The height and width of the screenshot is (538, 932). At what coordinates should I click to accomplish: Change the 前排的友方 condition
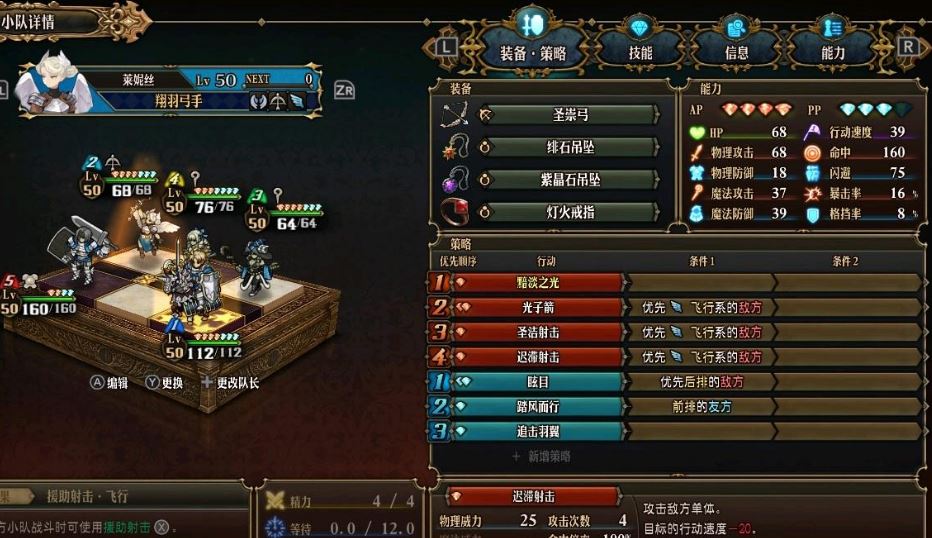coord(701,407)
